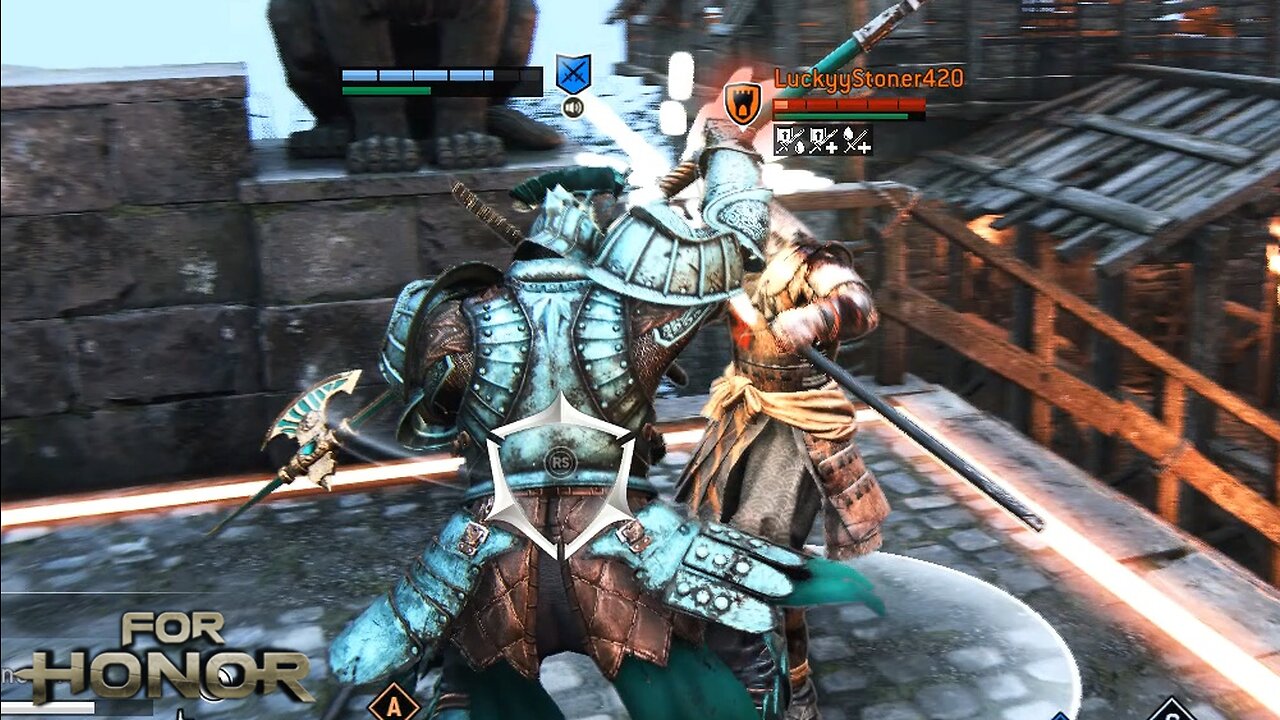
Task: Click the RS guard stance shield indicator
Action: [x=560, y=463]
